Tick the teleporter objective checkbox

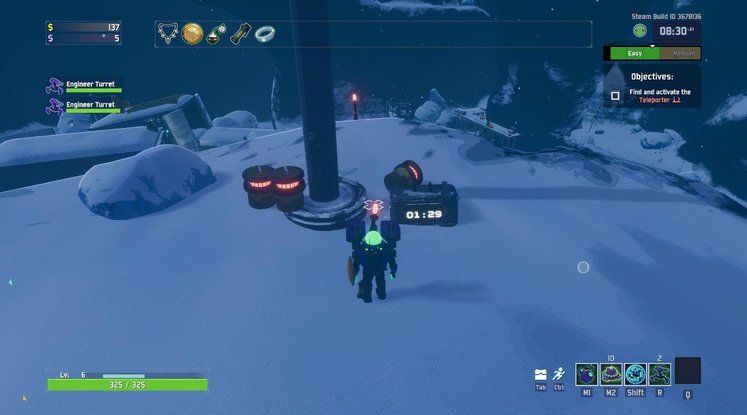click(615, 96)
